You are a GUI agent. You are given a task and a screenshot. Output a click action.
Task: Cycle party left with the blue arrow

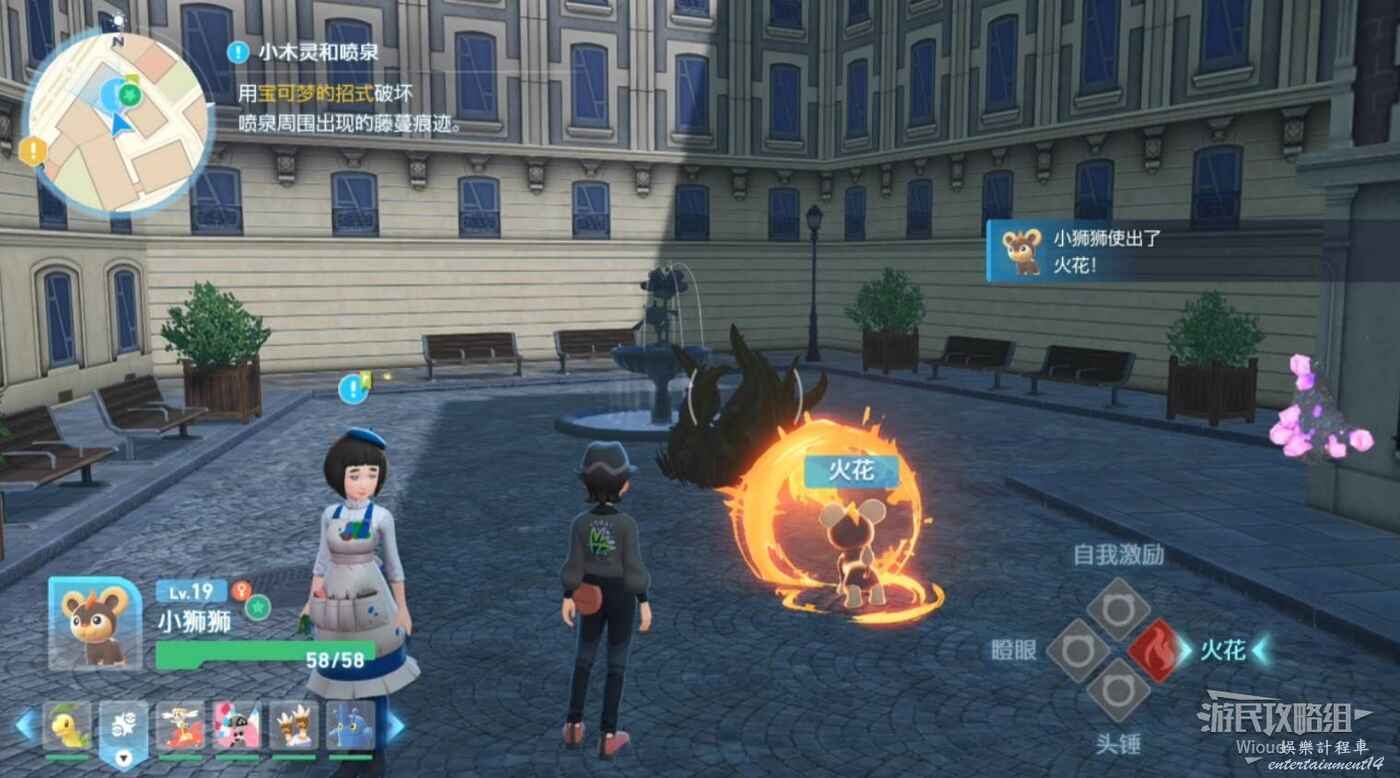coord(26,724)
